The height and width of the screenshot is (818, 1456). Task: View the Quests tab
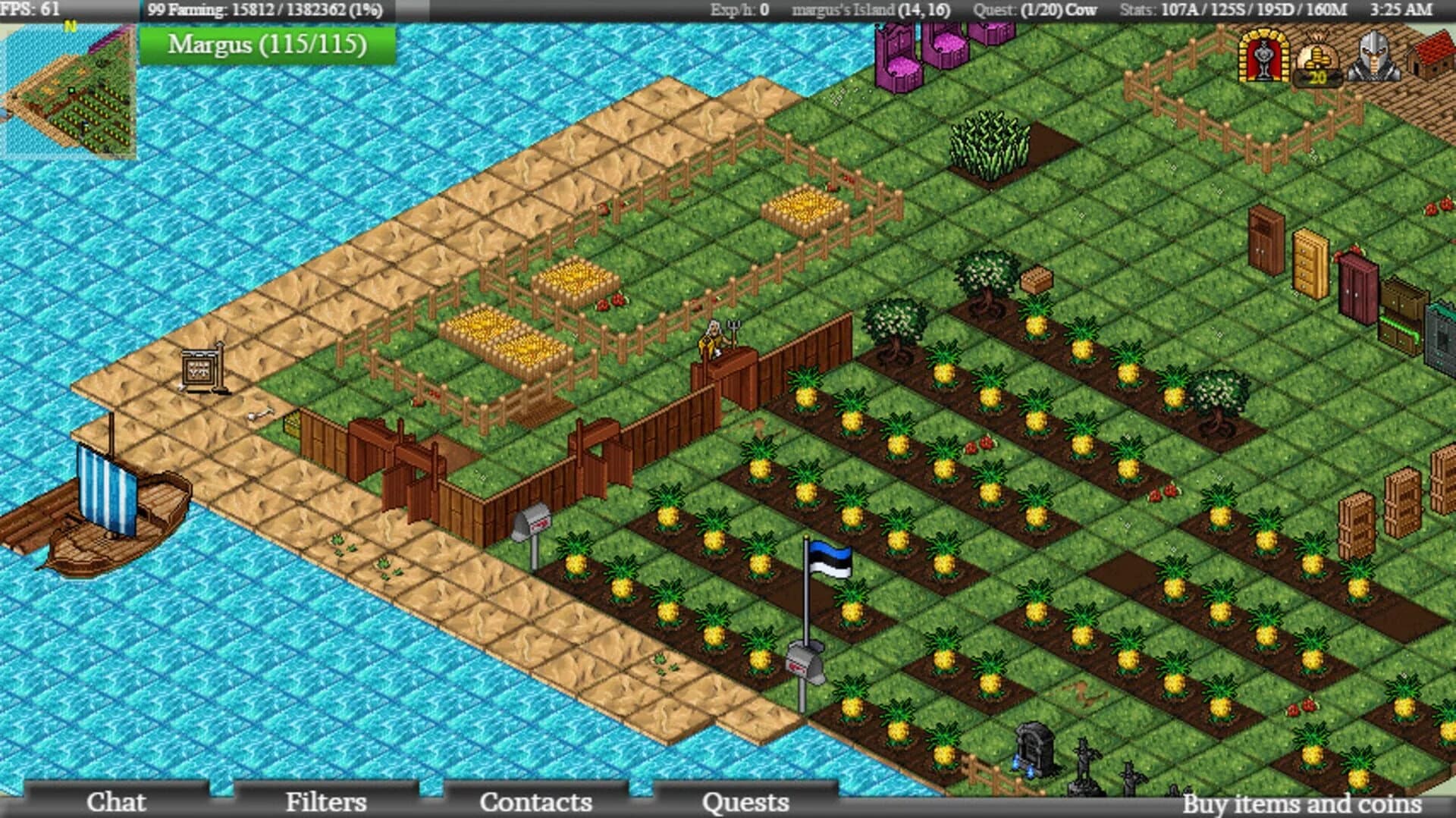(x=747, y=802)
